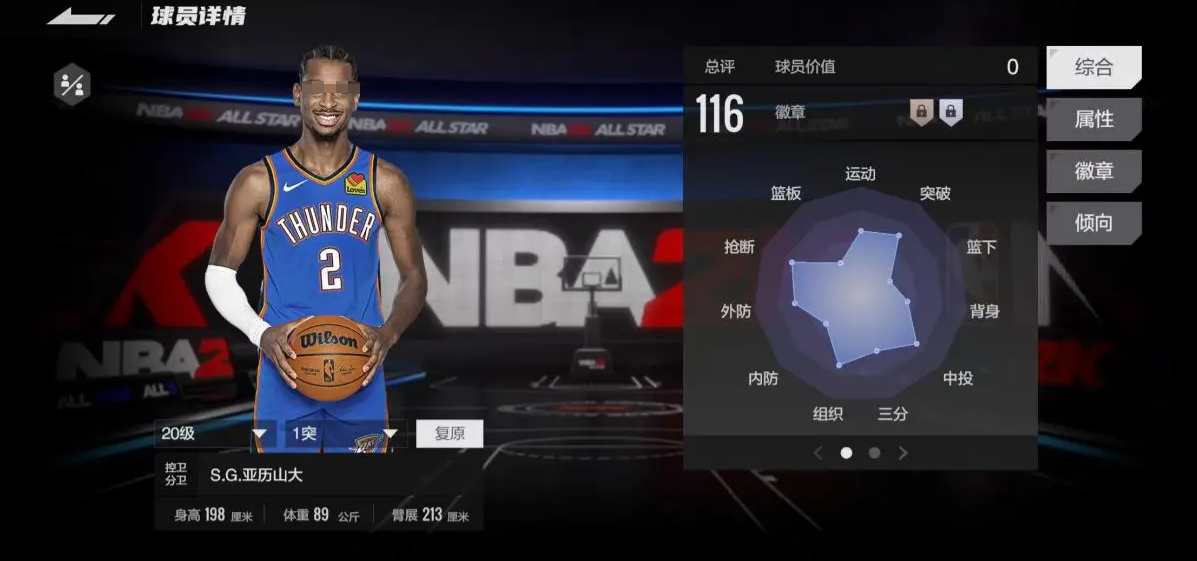This screenshot has height=561, width=1197.
Task: Switch to the 综合 tab
Action: (1093, 68)
